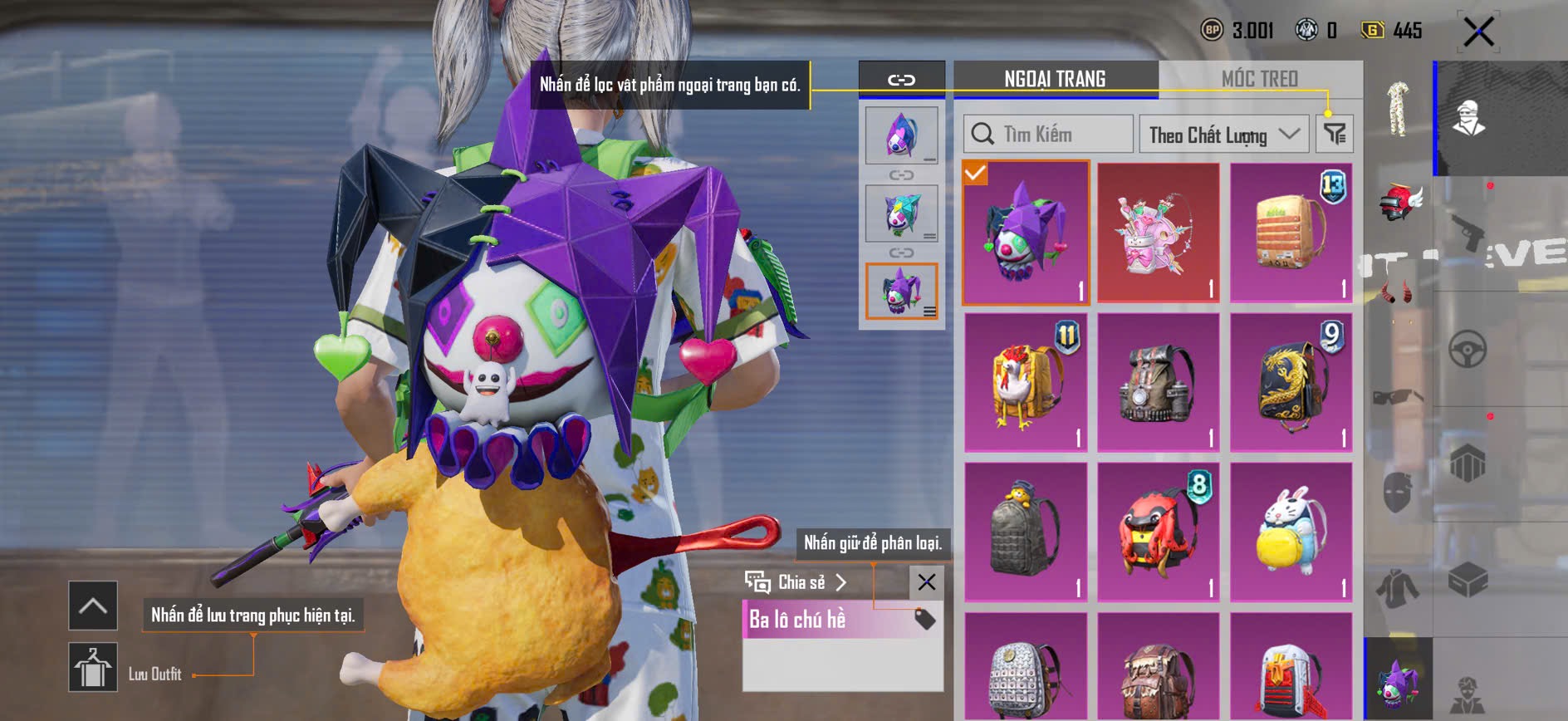Close the Ba lô chú hề info popup
Image resolution: width=1568 pixels, height=721 pixels.
927,582
